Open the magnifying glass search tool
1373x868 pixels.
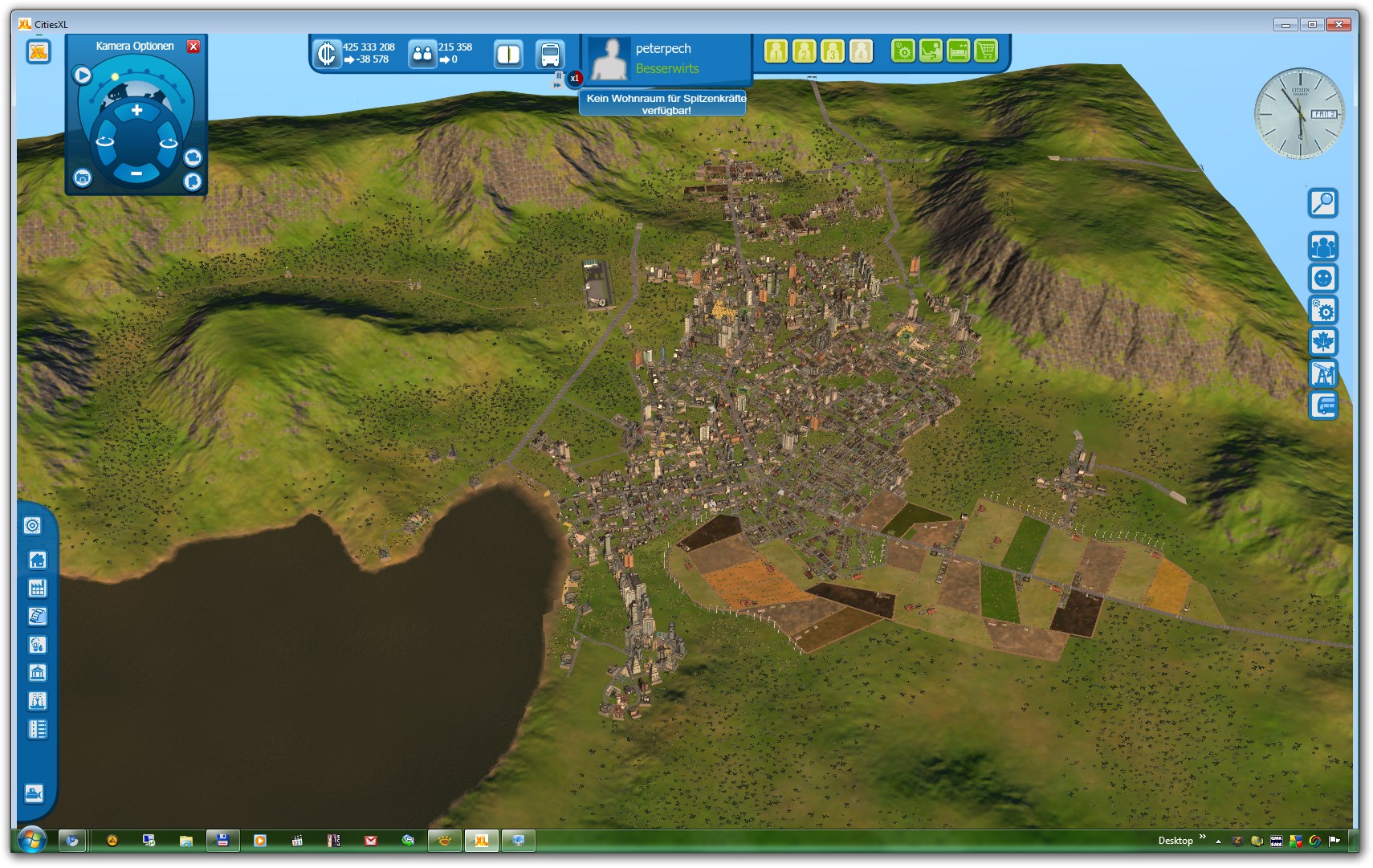click(1322, 203)
